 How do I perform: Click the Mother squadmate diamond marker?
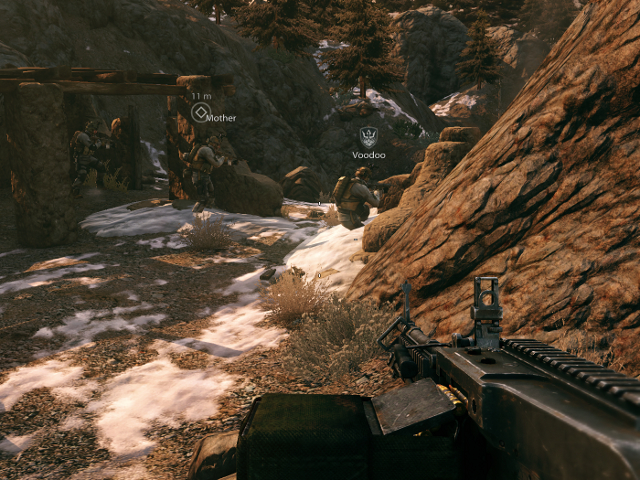200,112
